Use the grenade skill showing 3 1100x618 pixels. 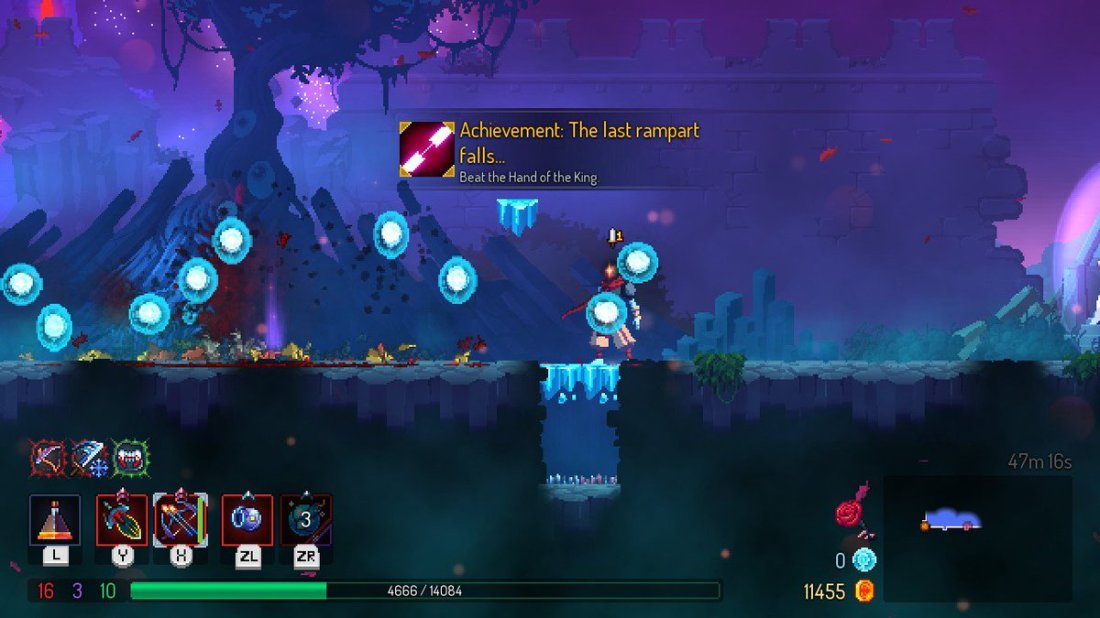(x=306, y=520)
